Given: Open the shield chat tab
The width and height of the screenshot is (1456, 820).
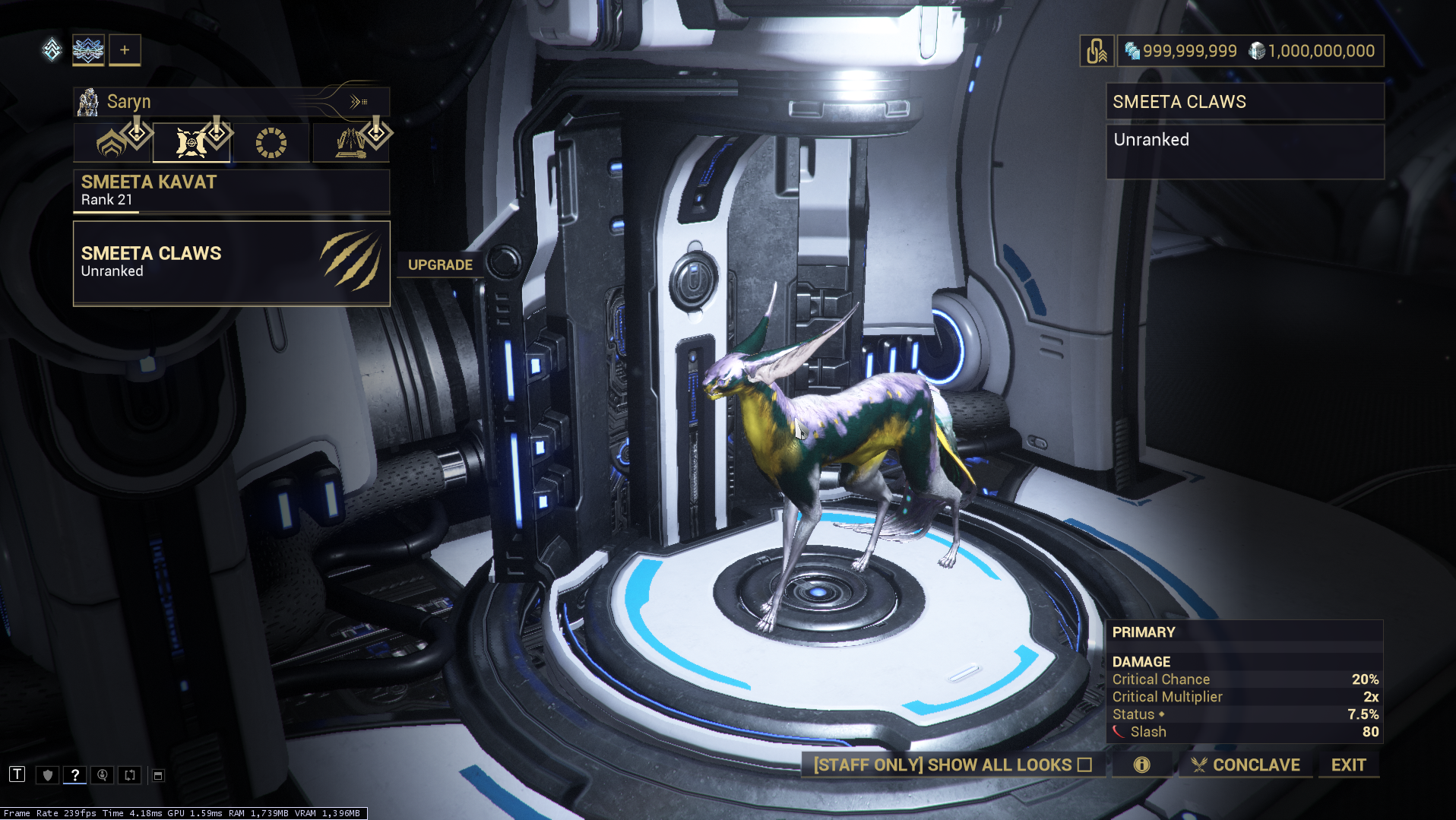Looking at the screenshot, I should [x=48, y=775].
